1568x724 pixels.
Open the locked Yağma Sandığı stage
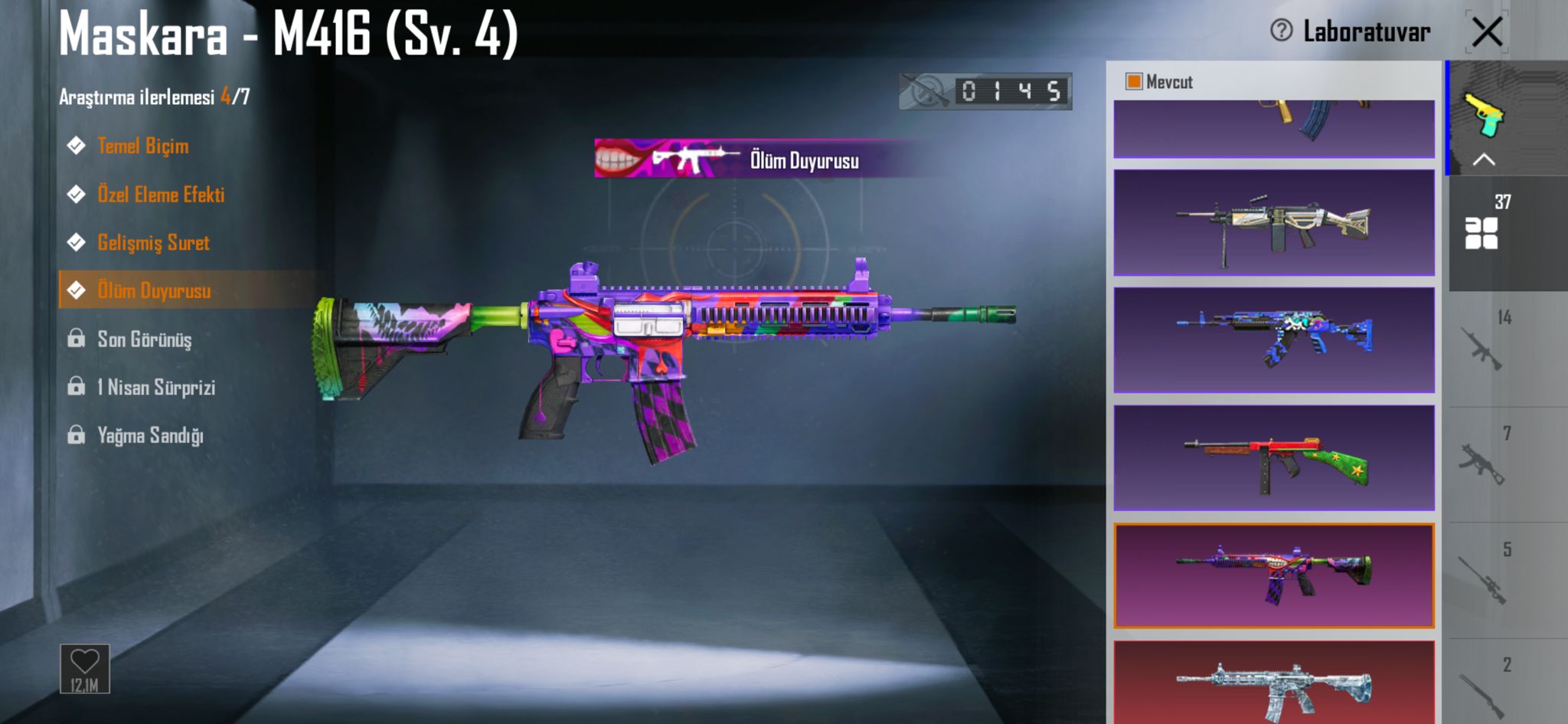(150, 435)
